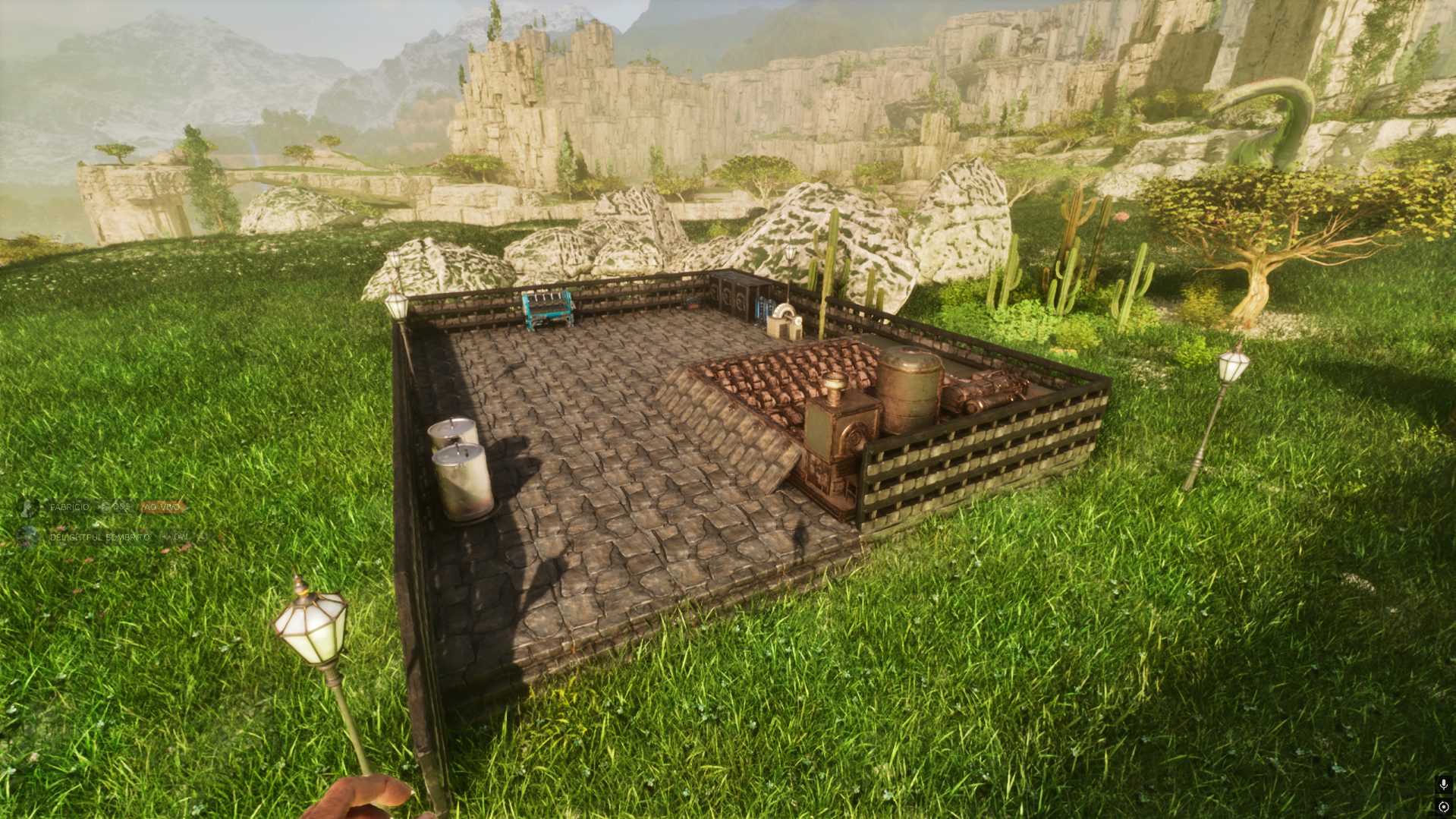Viewport: 1456px width, 819px height.
Task: Click the AO VIVO live badge
Action: click(x=162, y=506)
